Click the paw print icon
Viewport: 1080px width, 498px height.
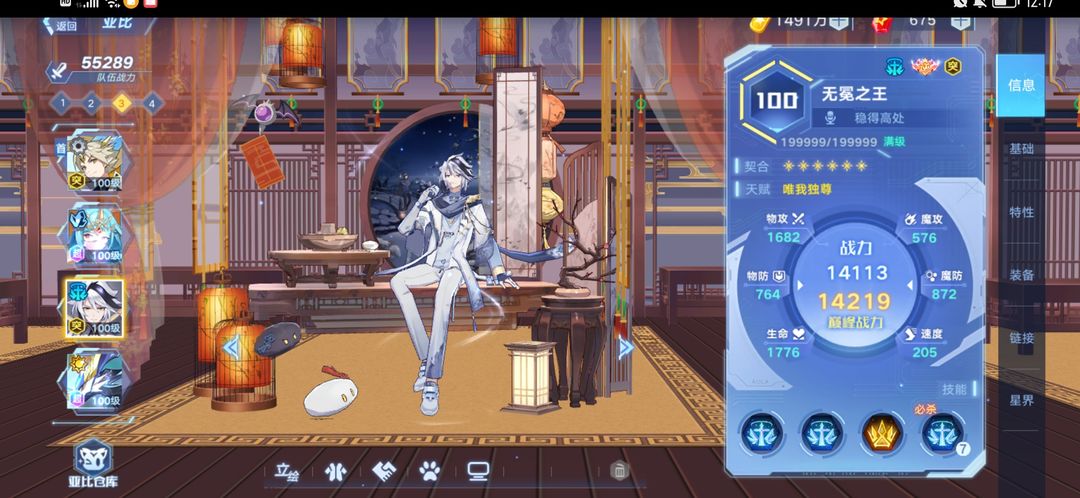(x=430, y=470)
